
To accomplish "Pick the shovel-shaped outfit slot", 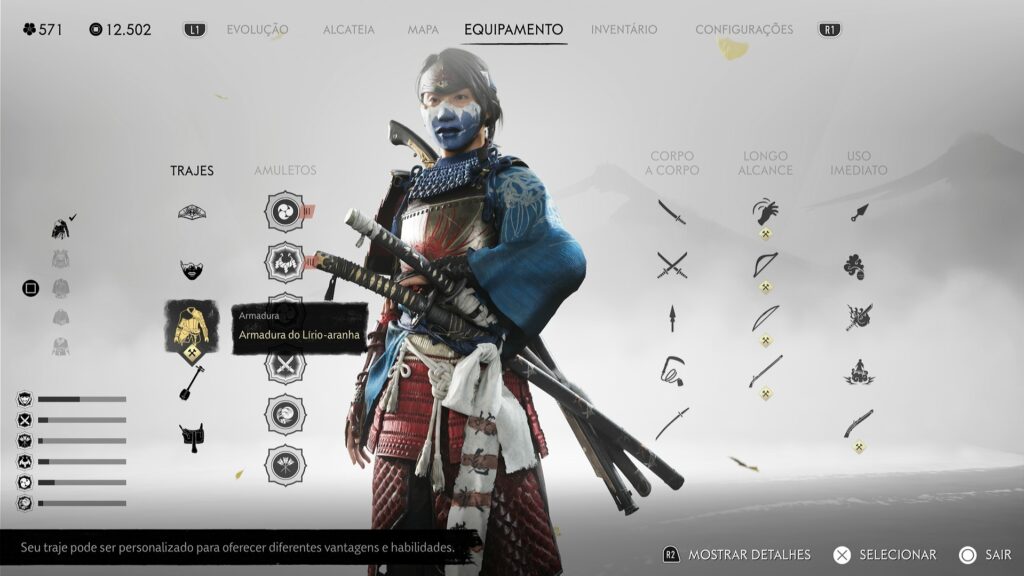I will 192,381.
